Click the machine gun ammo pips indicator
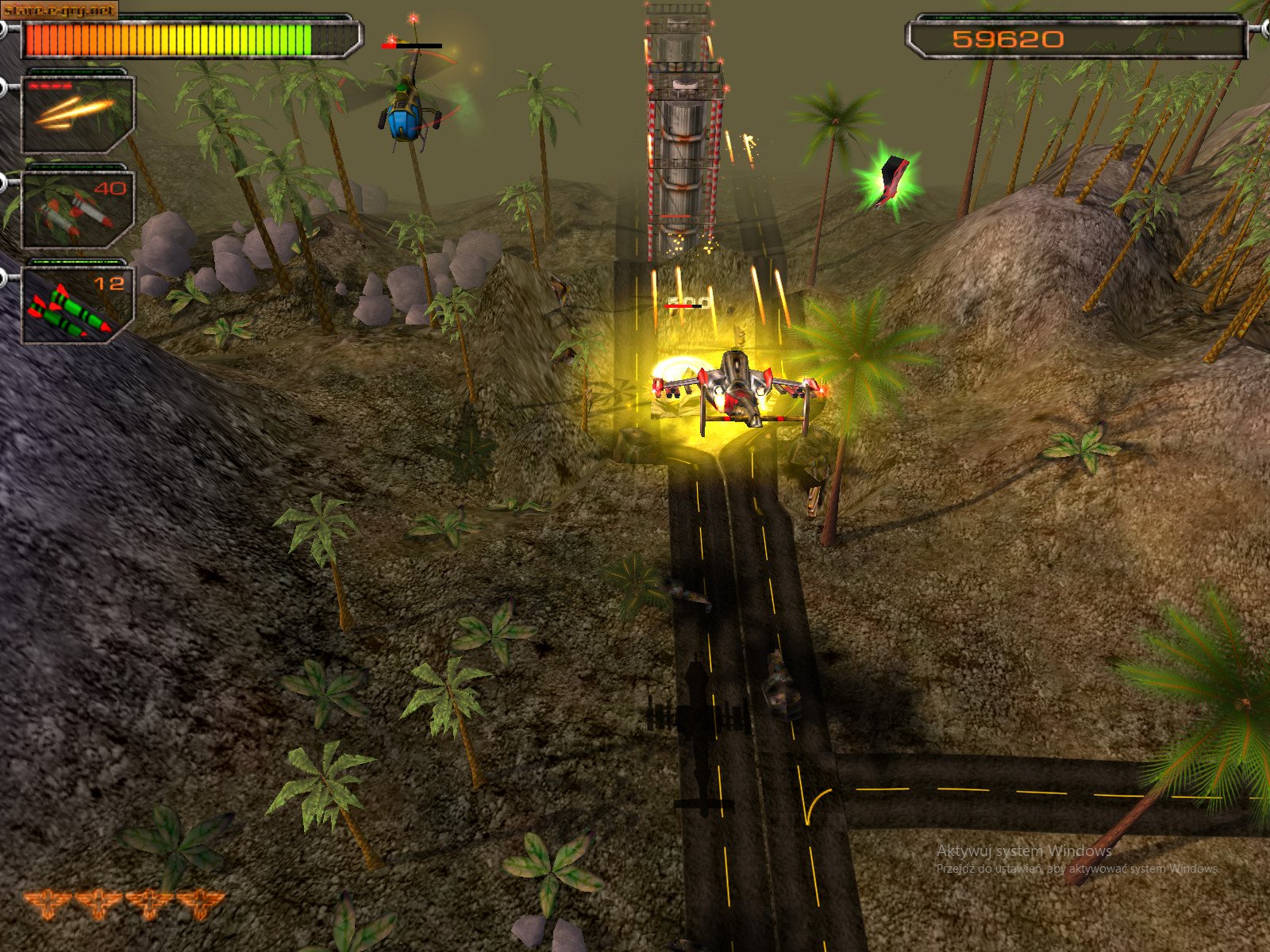This screenshot has height=952, width=1270. point(50,86)
